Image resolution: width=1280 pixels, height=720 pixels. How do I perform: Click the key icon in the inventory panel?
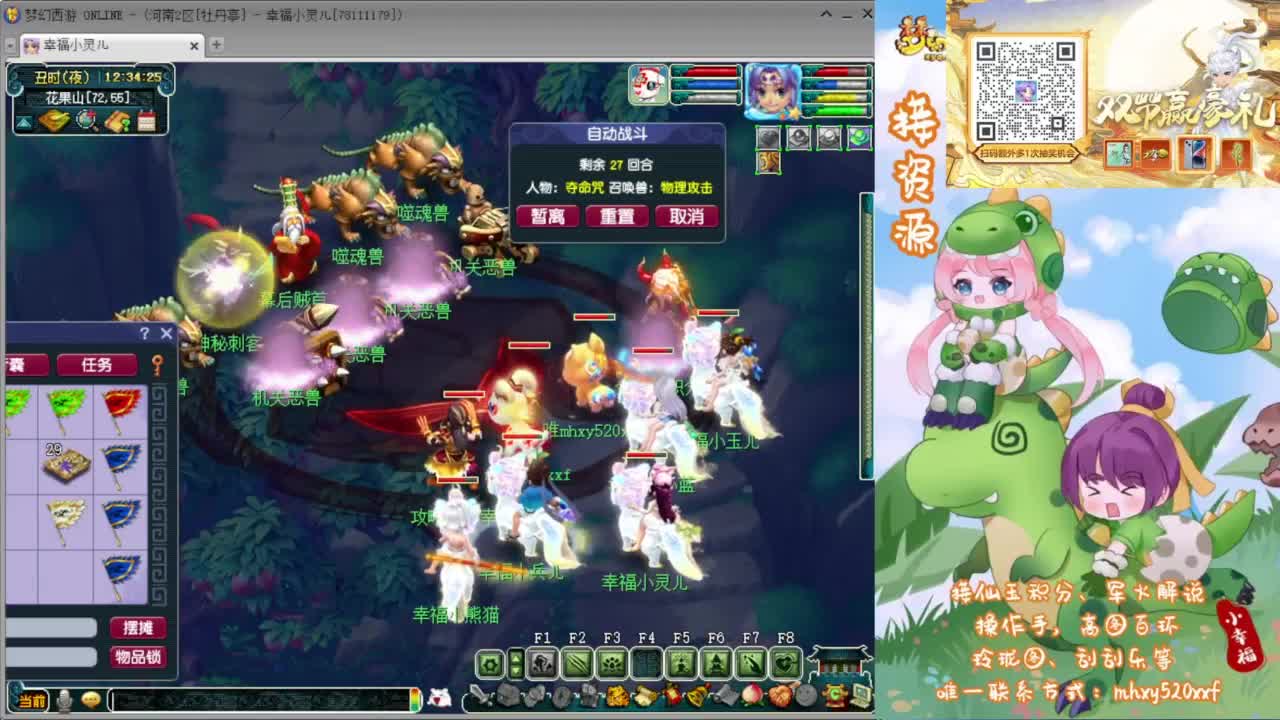click(x=158, y=365)
